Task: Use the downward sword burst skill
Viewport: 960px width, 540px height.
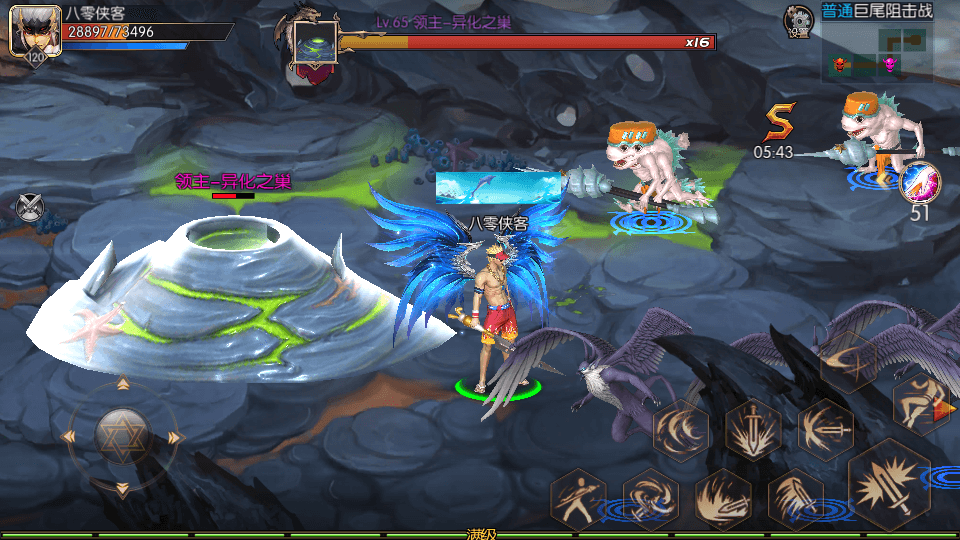Action: [752, 429]
